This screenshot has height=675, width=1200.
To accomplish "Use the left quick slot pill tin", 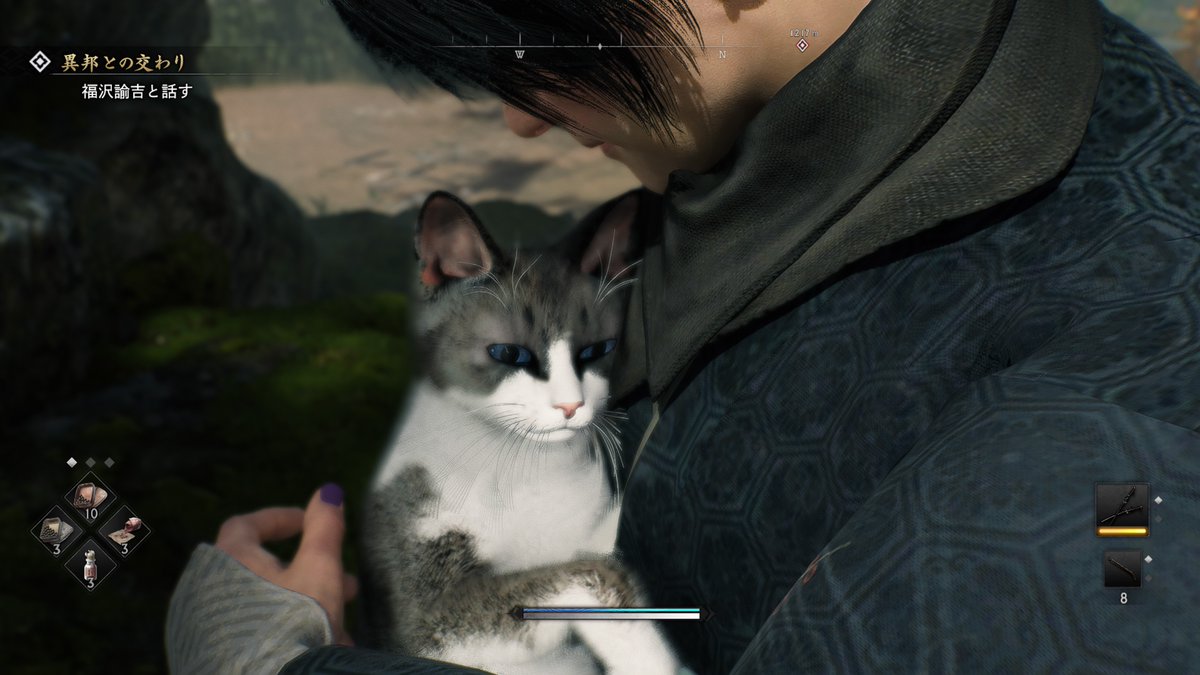I will pos(55,527).
